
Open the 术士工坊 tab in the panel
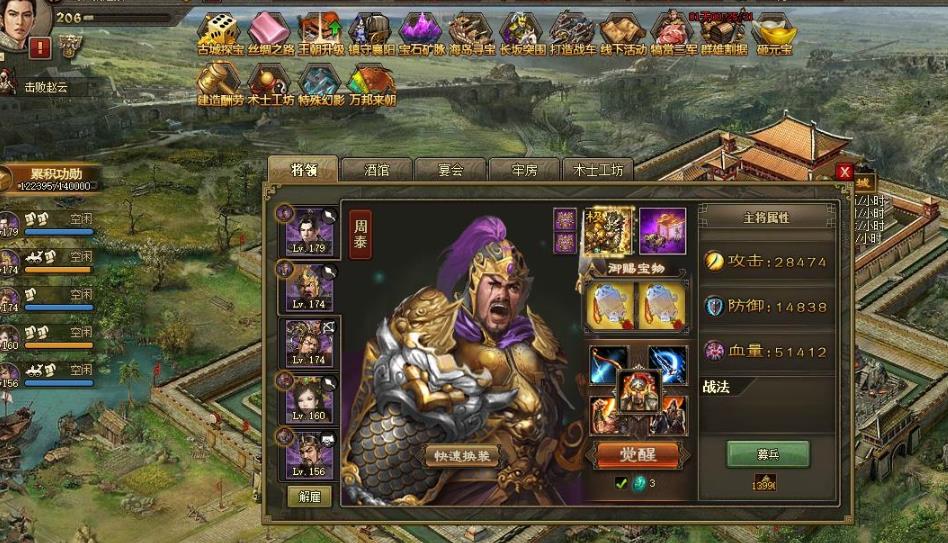[598, 170]
